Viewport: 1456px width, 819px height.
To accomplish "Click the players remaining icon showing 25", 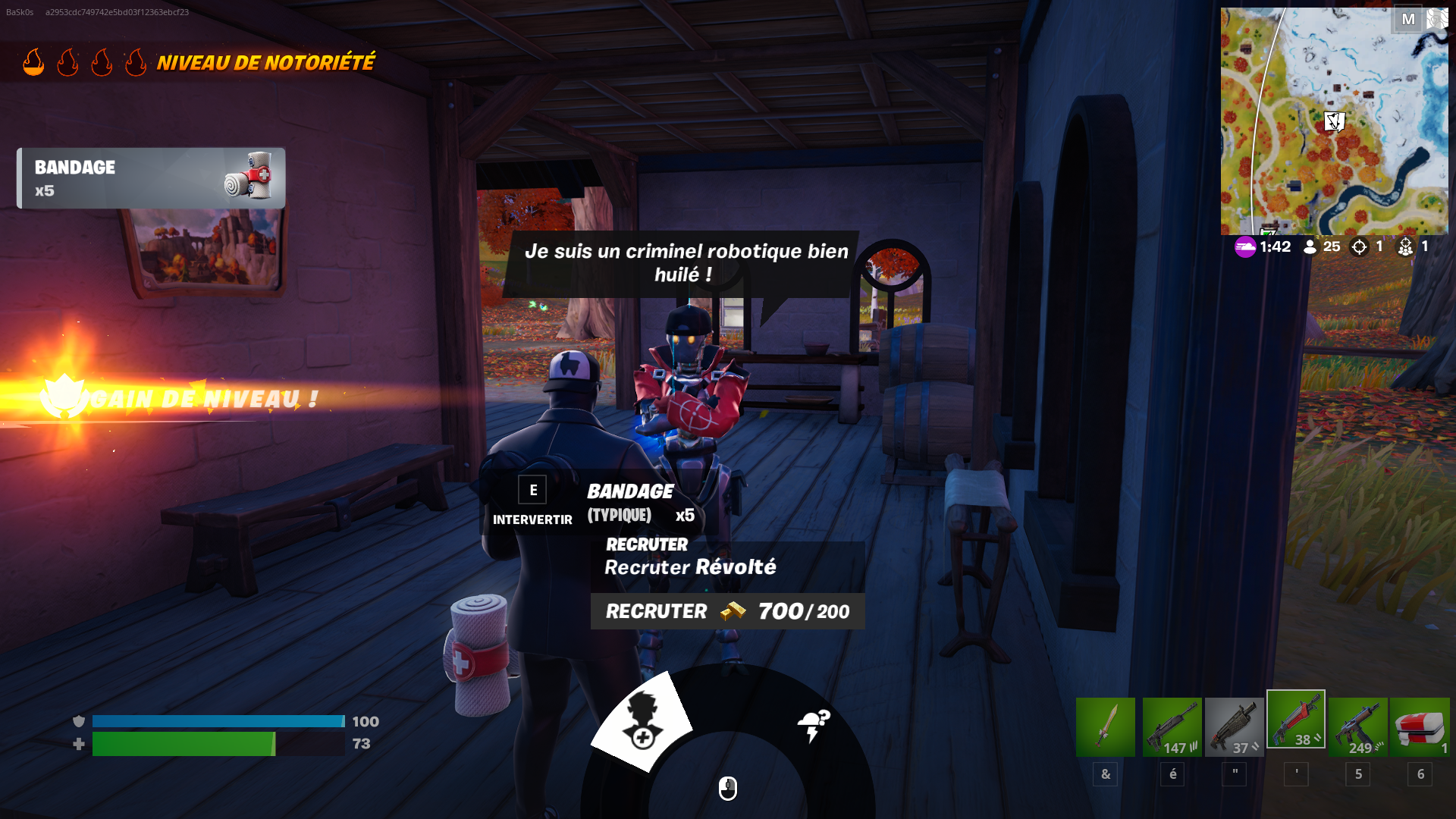I will (x=1308, y=246).
